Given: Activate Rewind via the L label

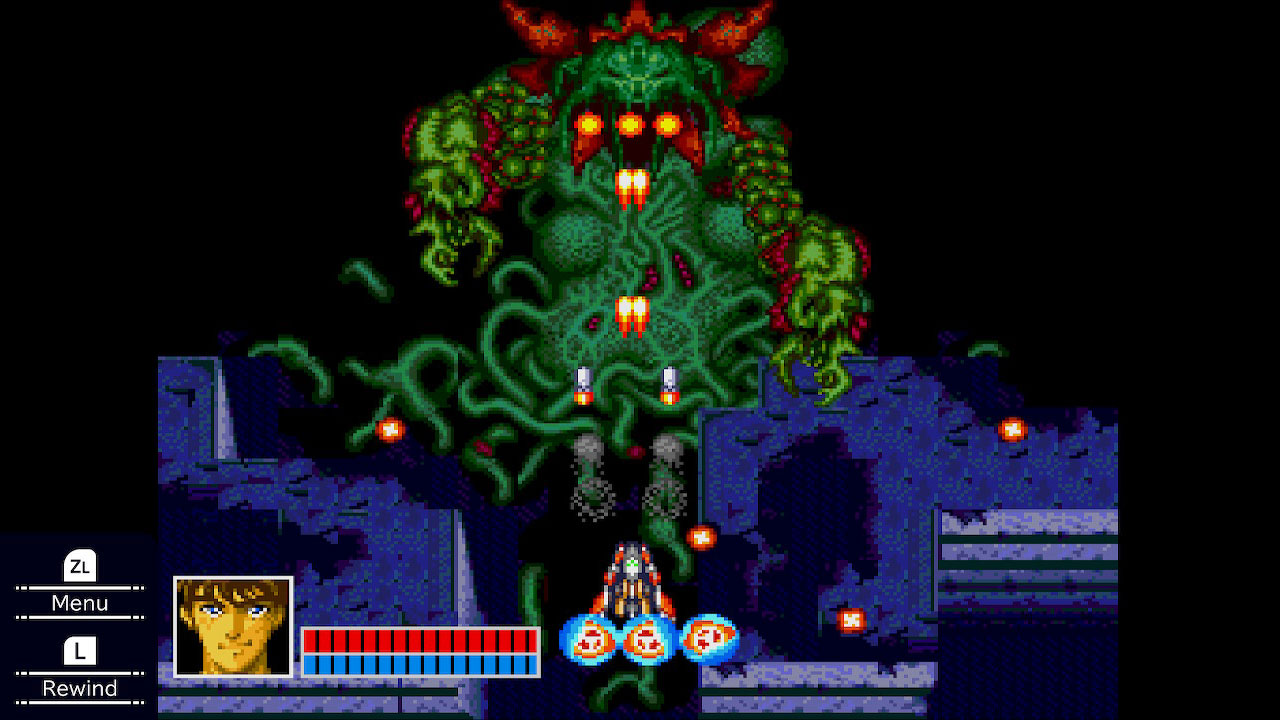Looking at the screenshot, I should pos(80,688).
